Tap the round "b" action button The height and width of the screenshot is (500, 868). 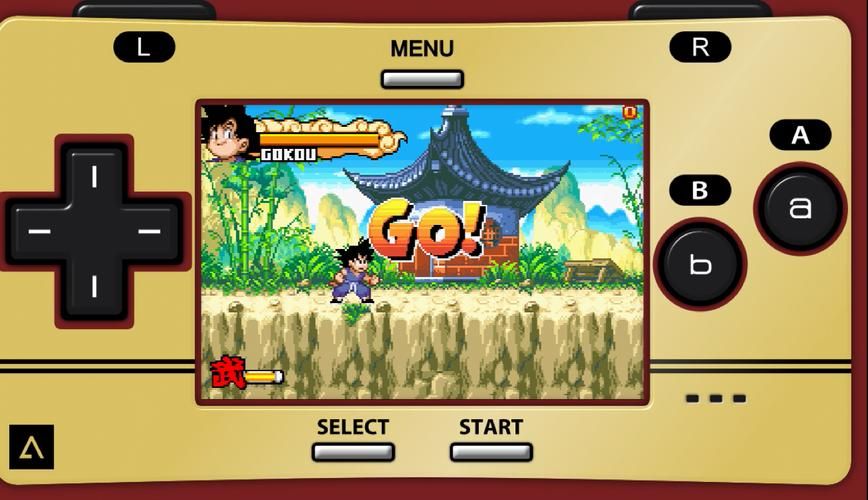(x=700, y=264)
